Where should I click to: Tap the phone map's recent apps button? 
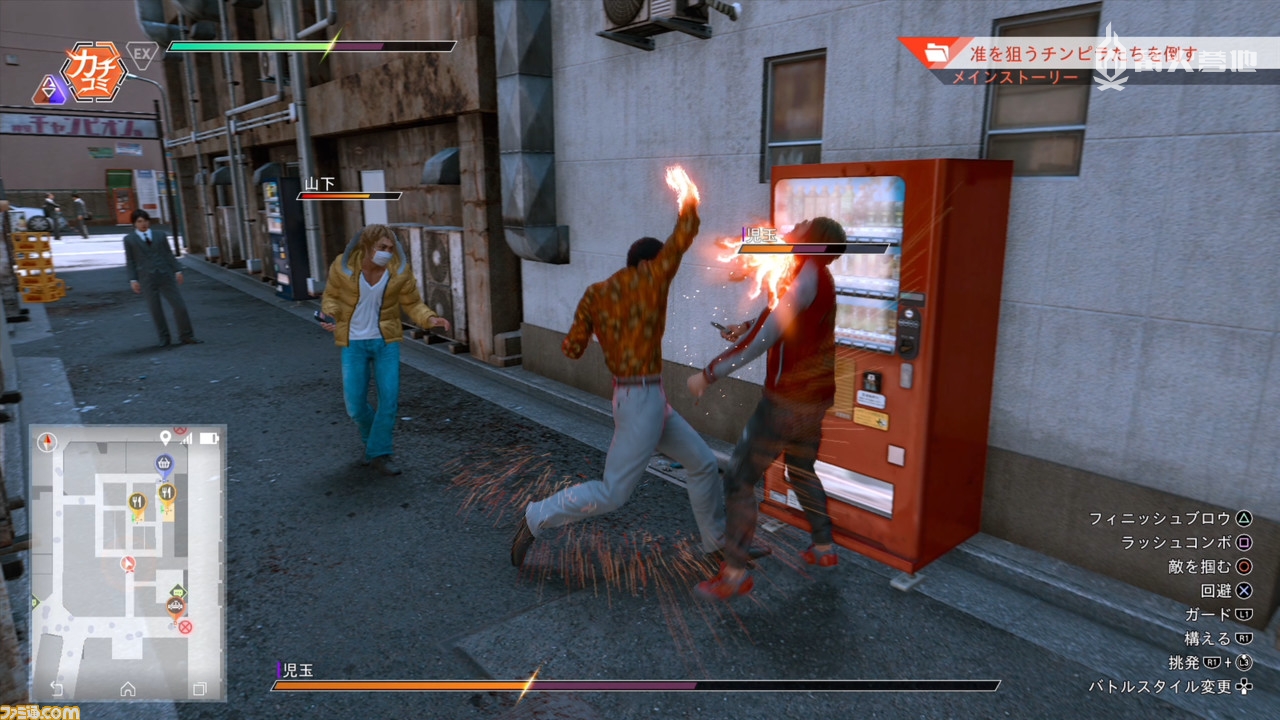tap(199, 688)
